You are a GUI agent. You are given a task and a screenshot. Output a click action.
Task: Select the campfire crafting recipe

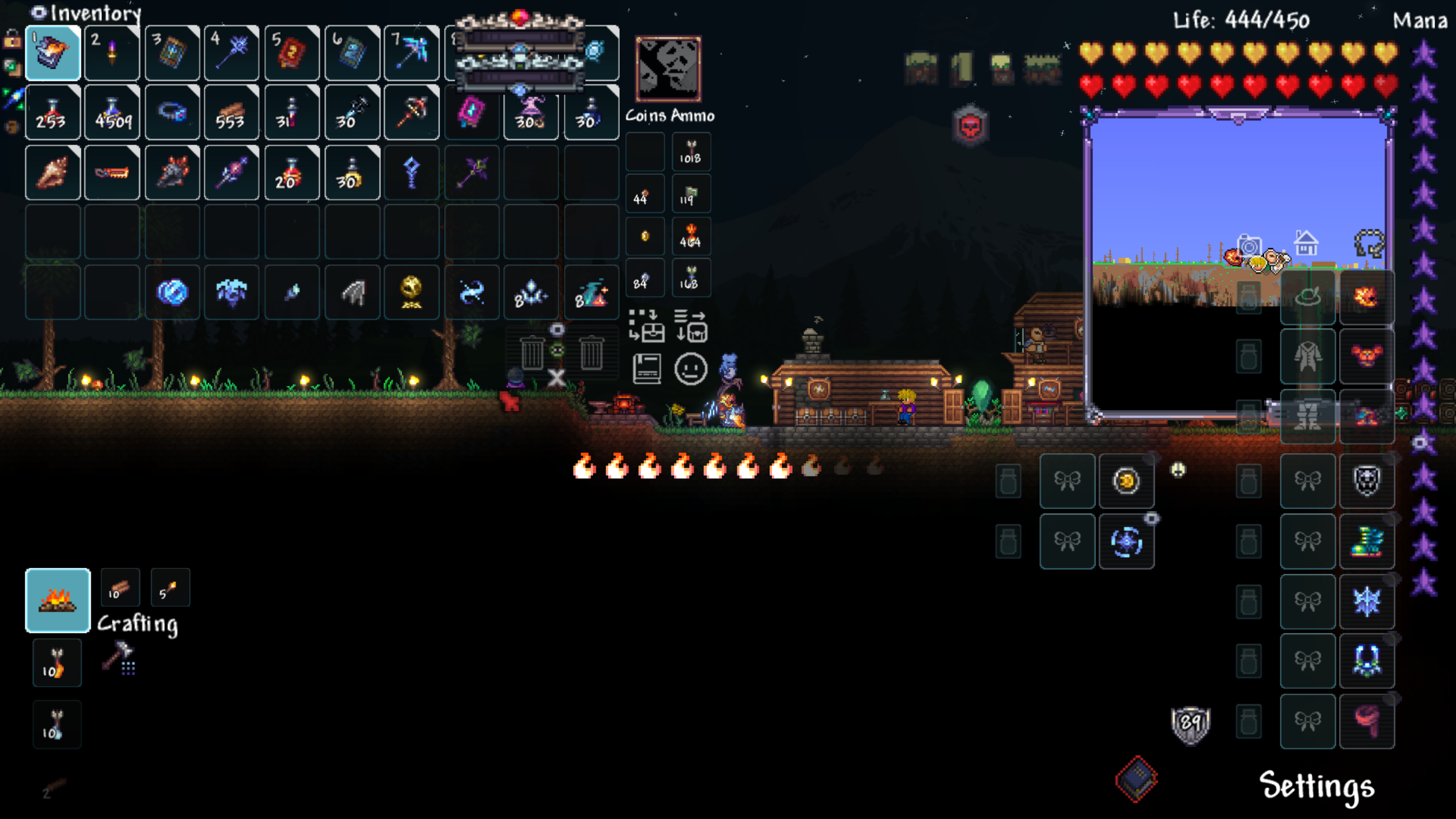click(58, 600)
